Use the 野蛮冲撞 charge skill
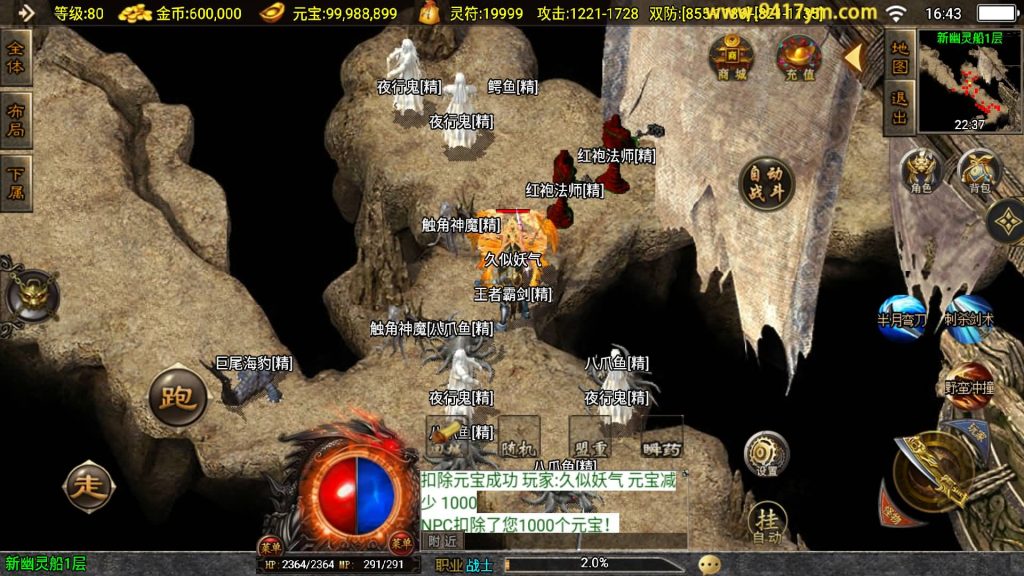 [969, 385]
